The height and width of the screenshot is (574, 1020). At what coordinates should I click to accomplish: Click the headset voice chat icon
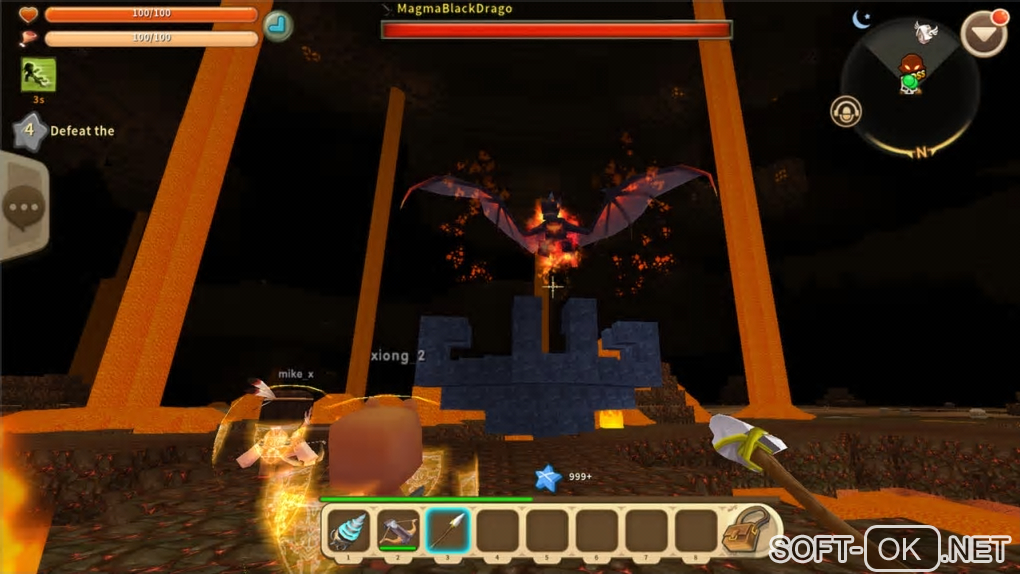[846, 111]
